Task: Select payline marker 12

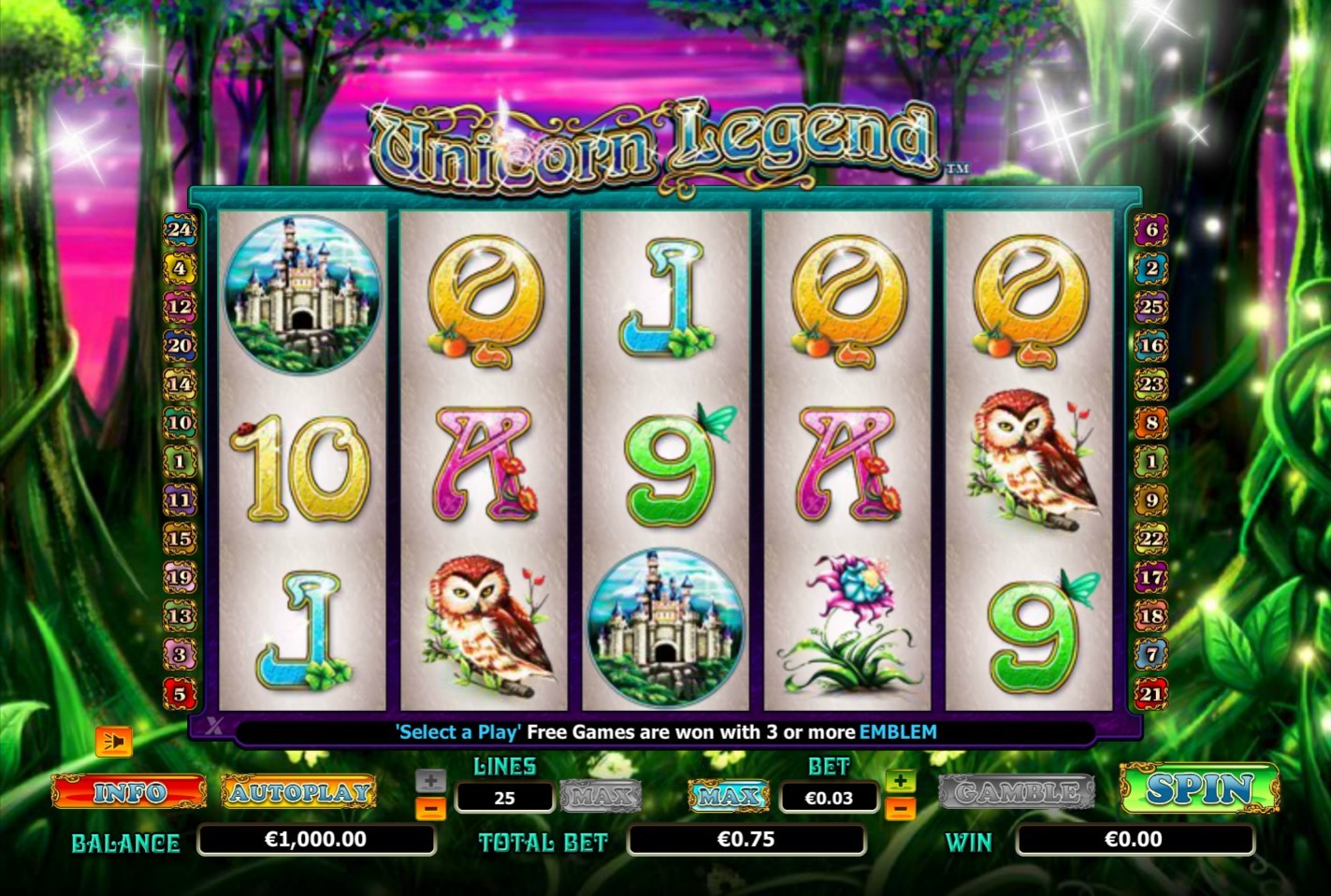Action: [180, 307]
